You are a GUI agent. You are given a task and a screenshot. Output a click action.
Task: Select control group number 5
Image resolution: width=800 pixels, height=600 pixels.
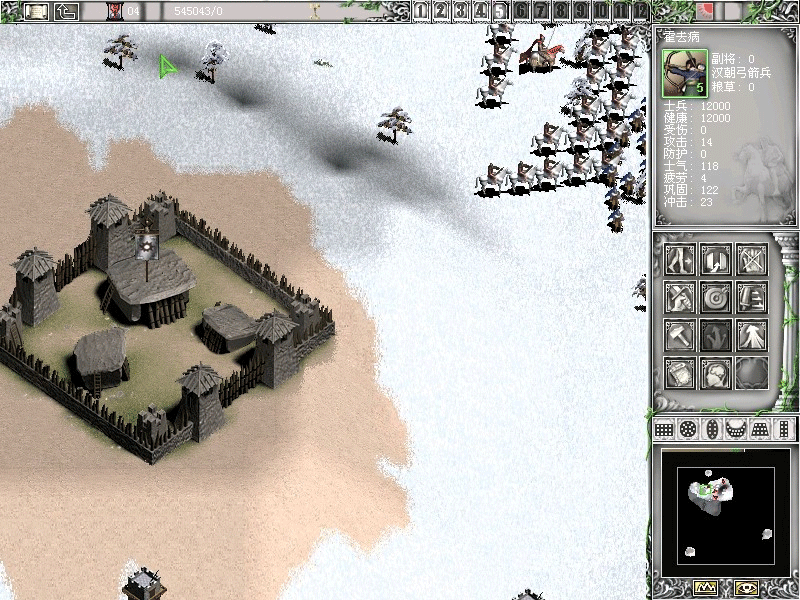pos(500,11)
